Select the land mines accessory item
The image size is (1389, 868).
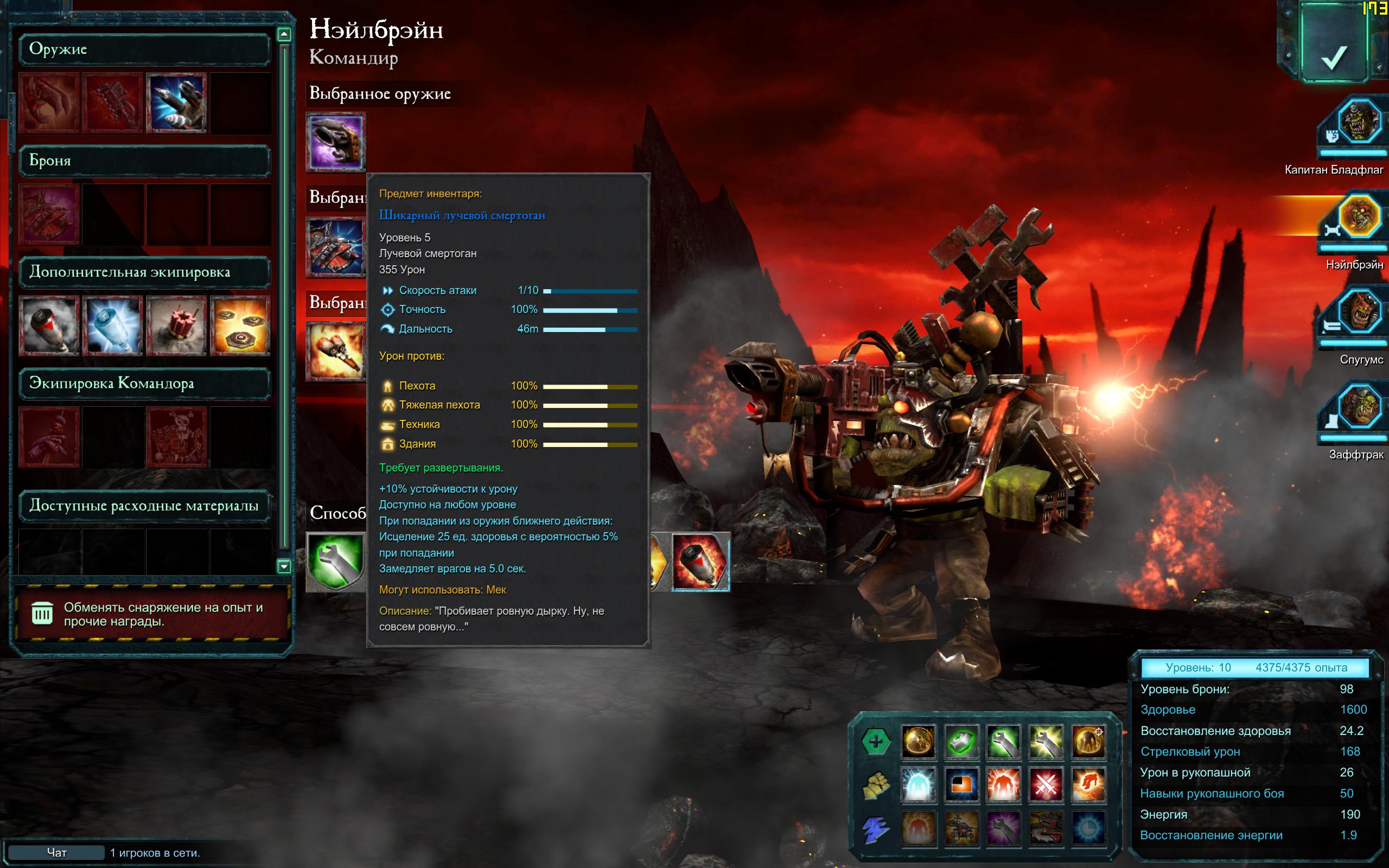click(x=240, y=325)
